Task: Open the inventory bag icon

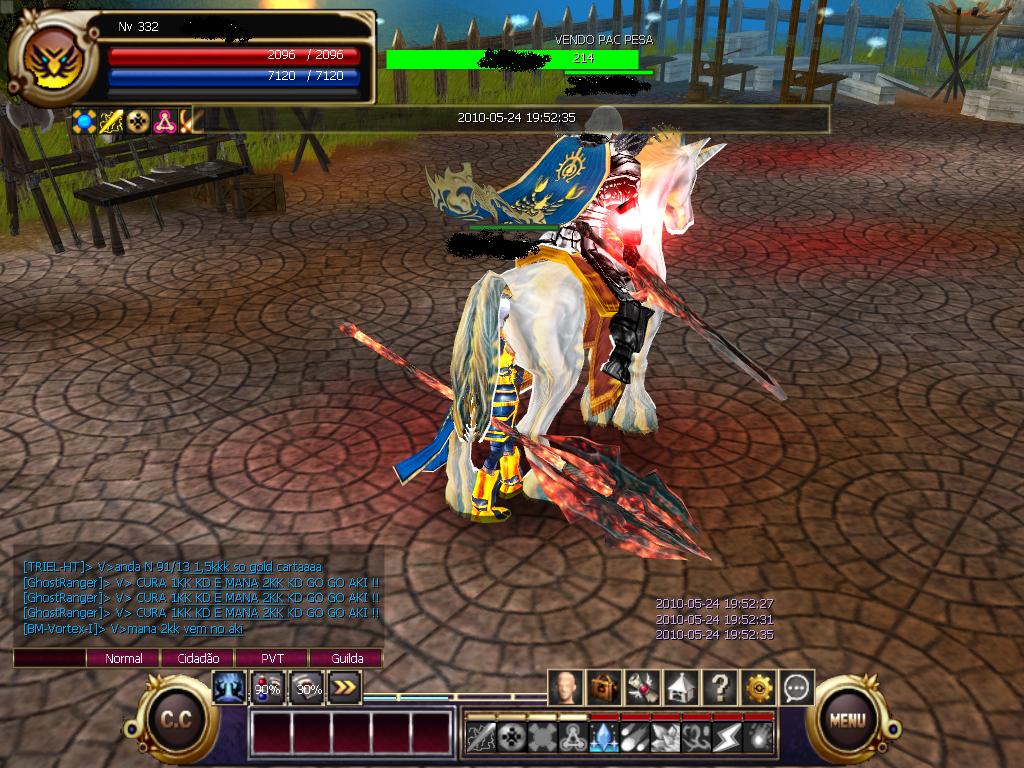Action: pos(604,688)
